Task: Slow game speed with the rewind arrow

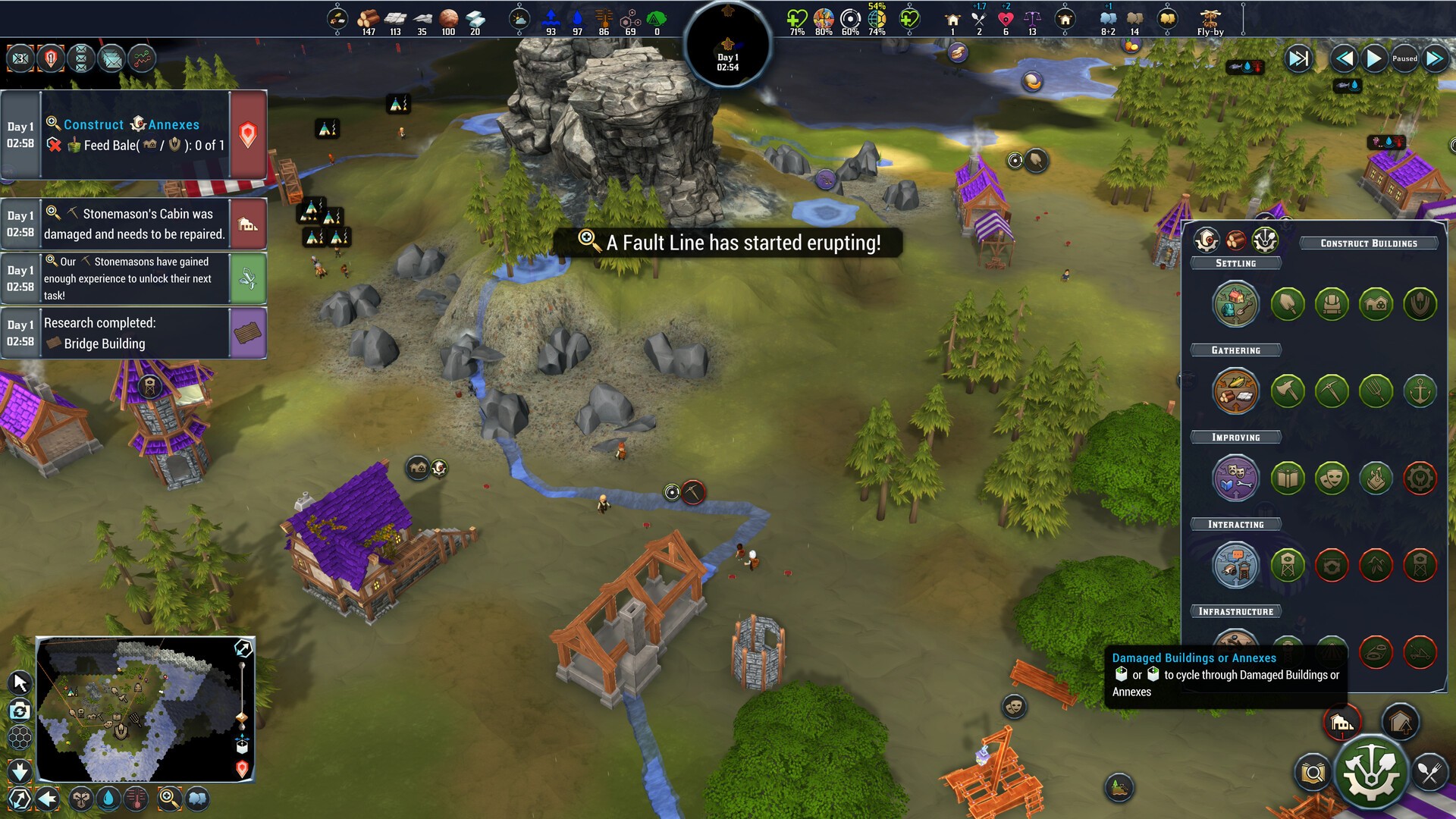Action: pyautogui.click(x=1344, y=58)
